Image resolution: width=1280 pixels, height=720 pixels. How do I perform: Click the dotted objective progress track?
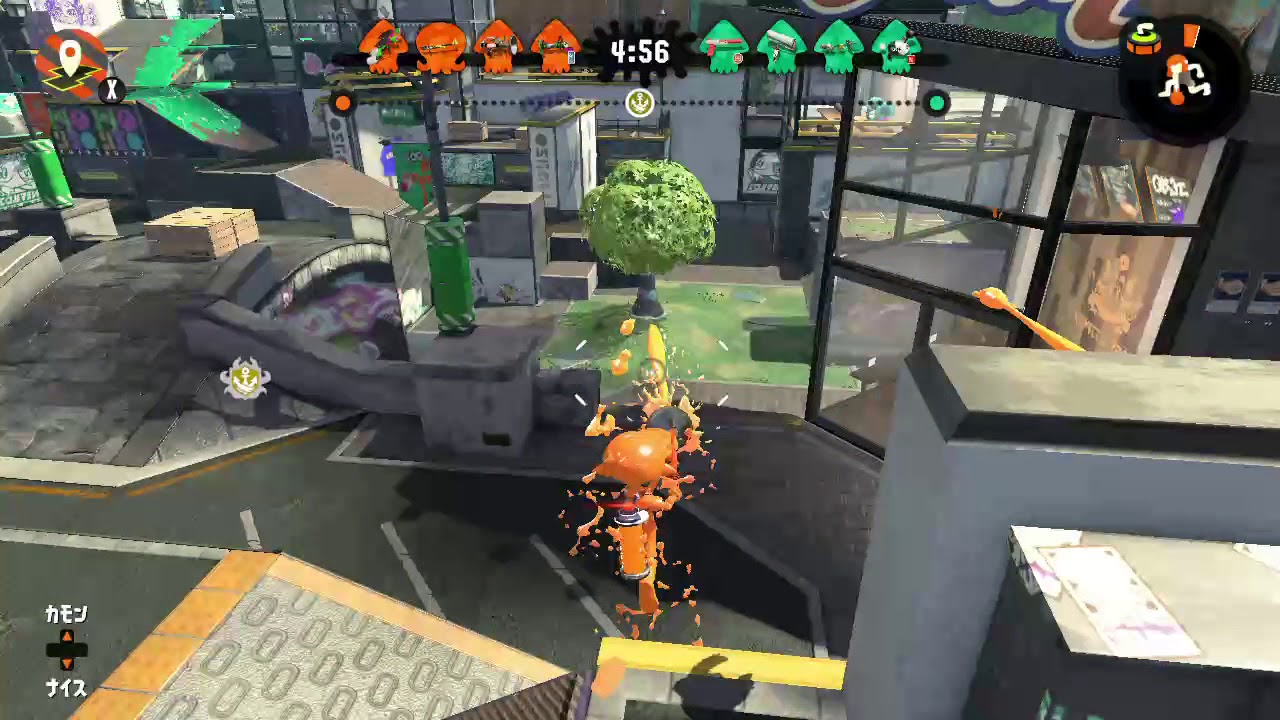click(500, 101)
